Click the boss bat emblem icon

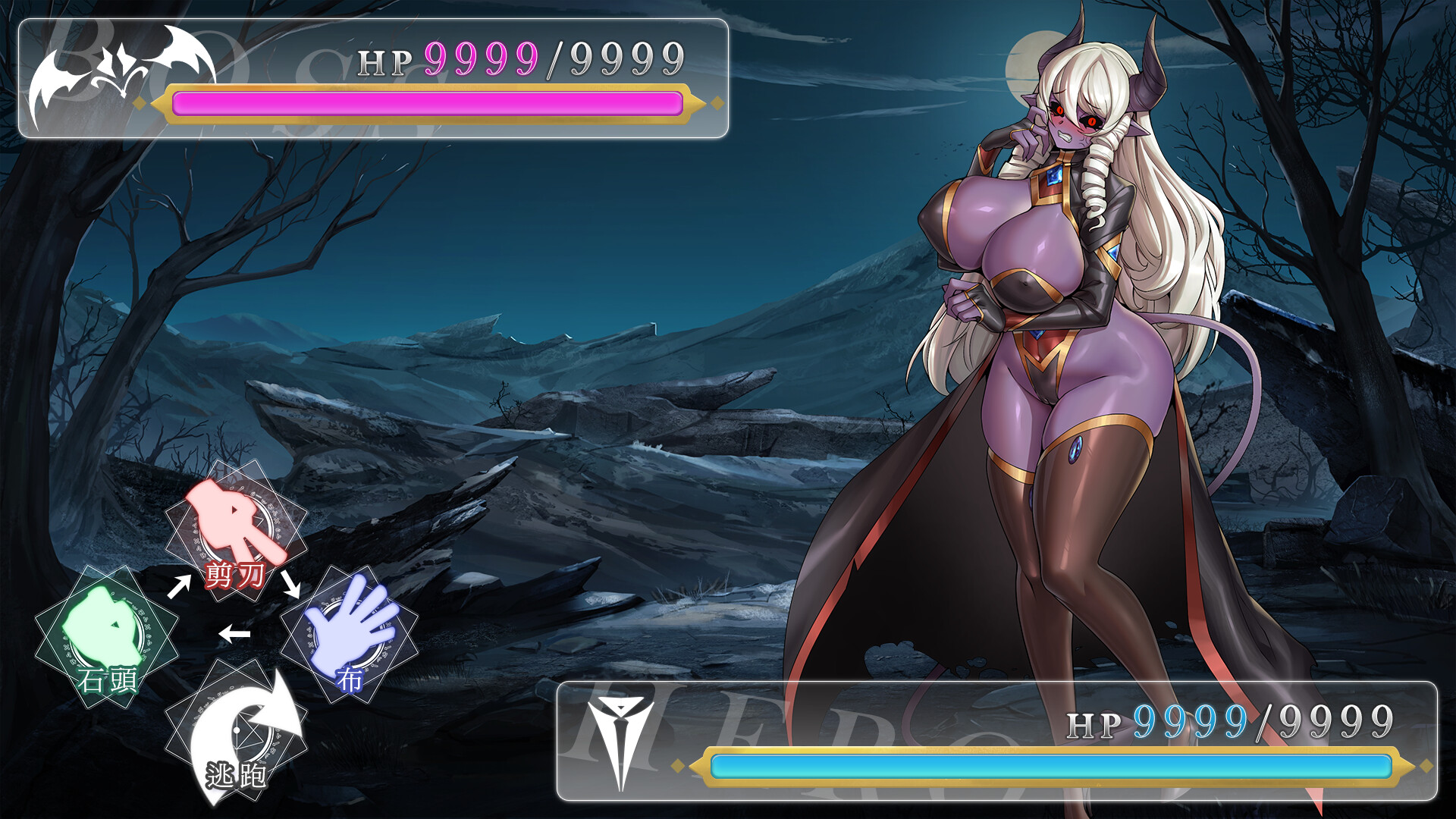[118, 72]
